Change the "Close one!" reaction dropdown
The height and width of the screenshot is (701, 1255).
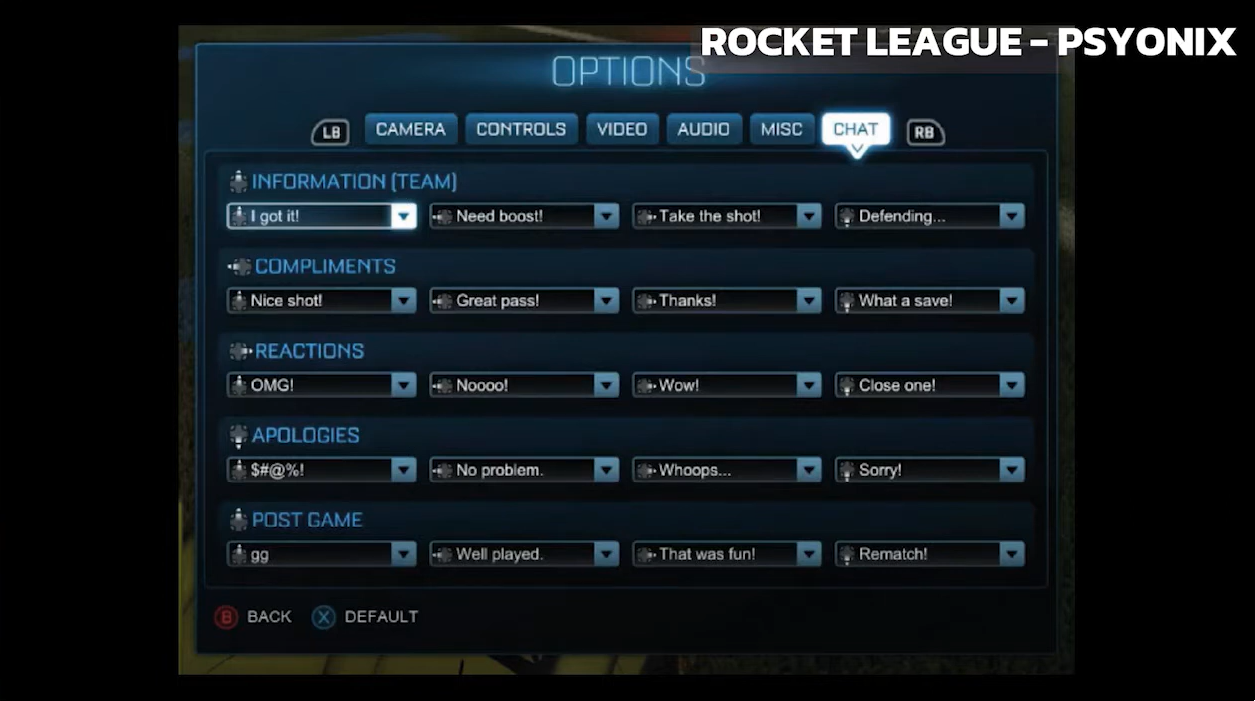coord(930,385)
